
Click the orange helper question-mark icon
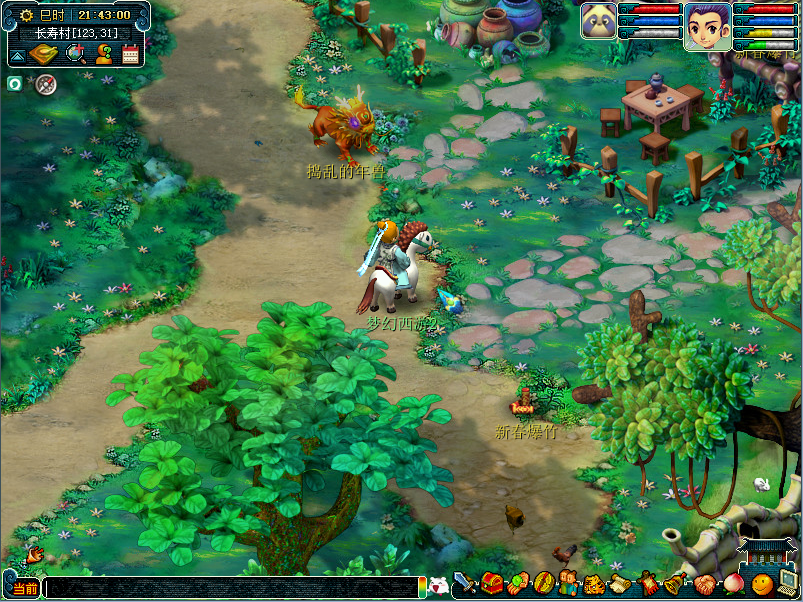(x=103, y=54)
